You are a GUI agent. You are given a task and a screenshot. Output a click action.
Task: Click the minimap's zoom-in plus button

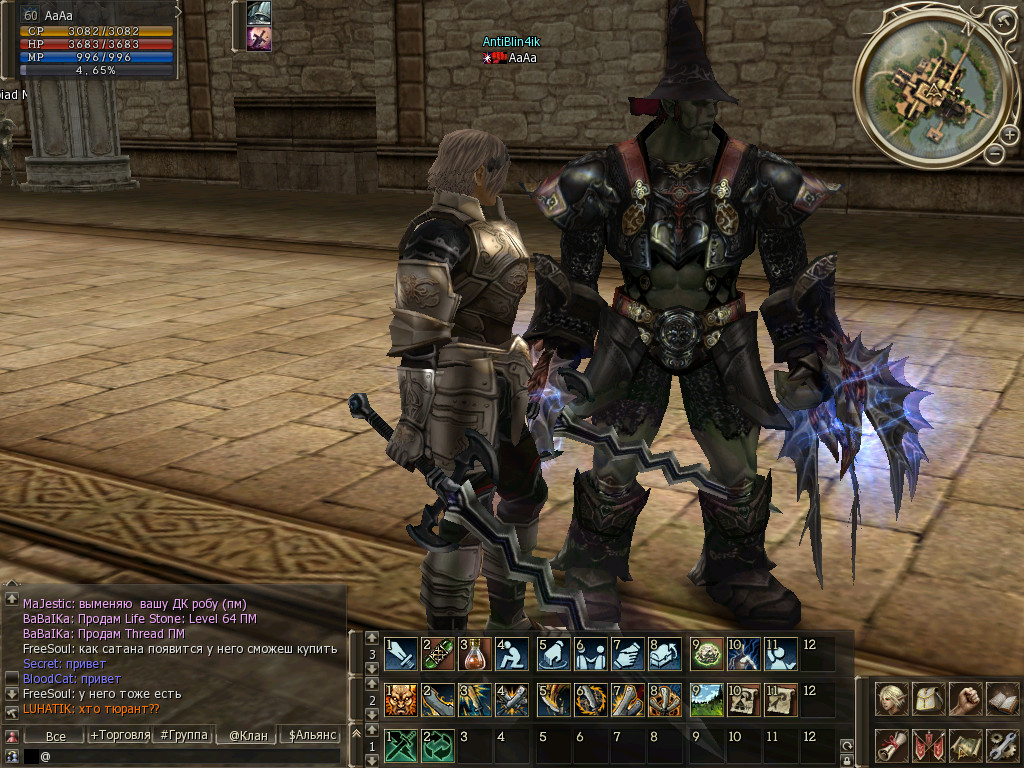click(1010, 134)
